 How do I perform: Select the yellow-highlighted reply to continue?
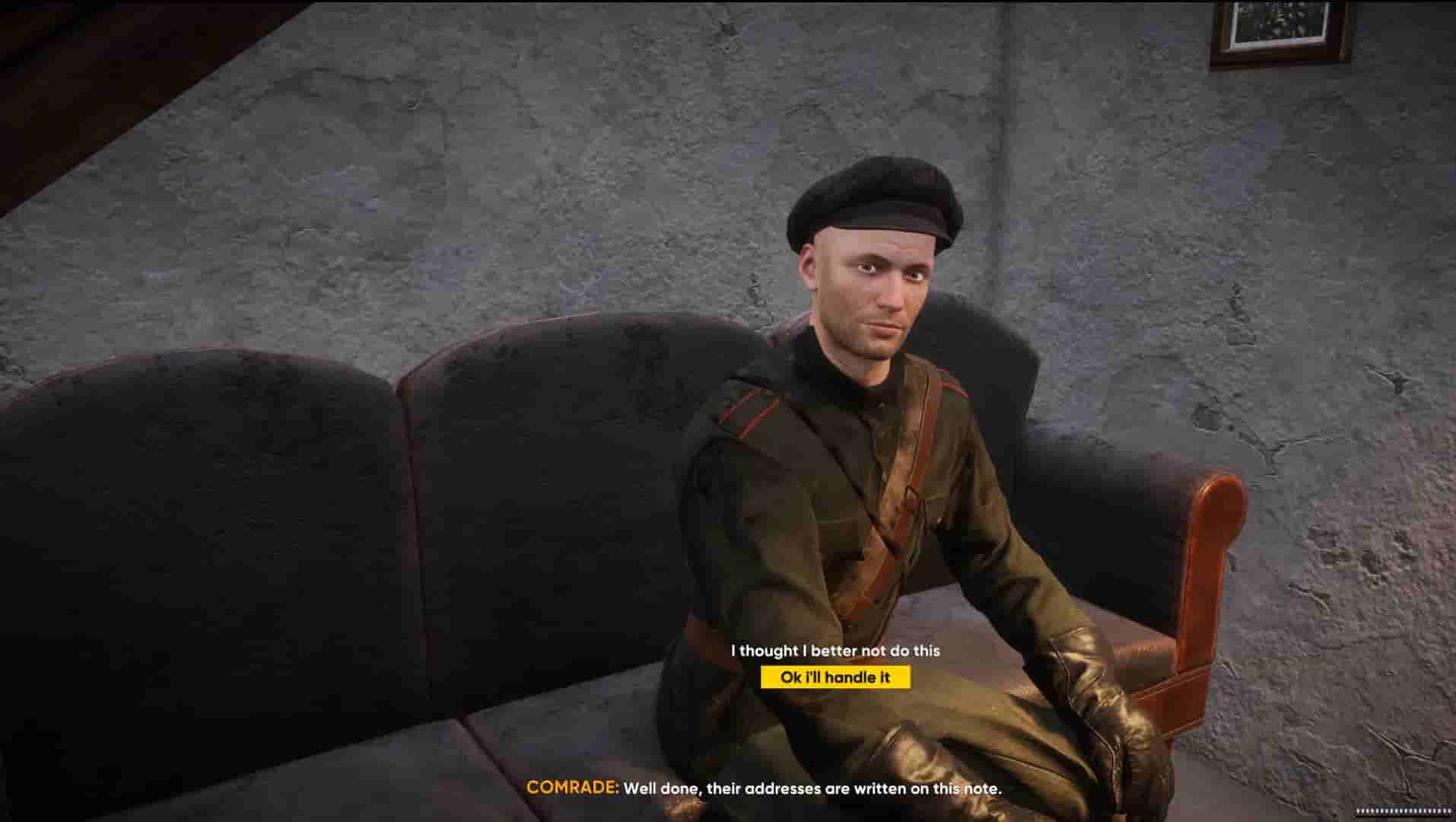834,677
